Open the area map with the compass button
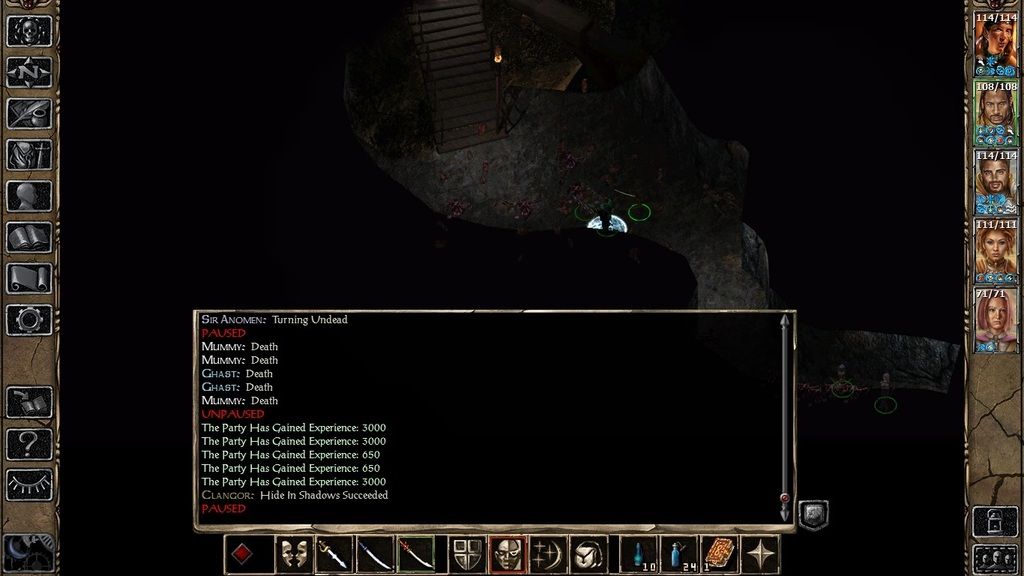 pyautogui.click(x=28, y=71)
